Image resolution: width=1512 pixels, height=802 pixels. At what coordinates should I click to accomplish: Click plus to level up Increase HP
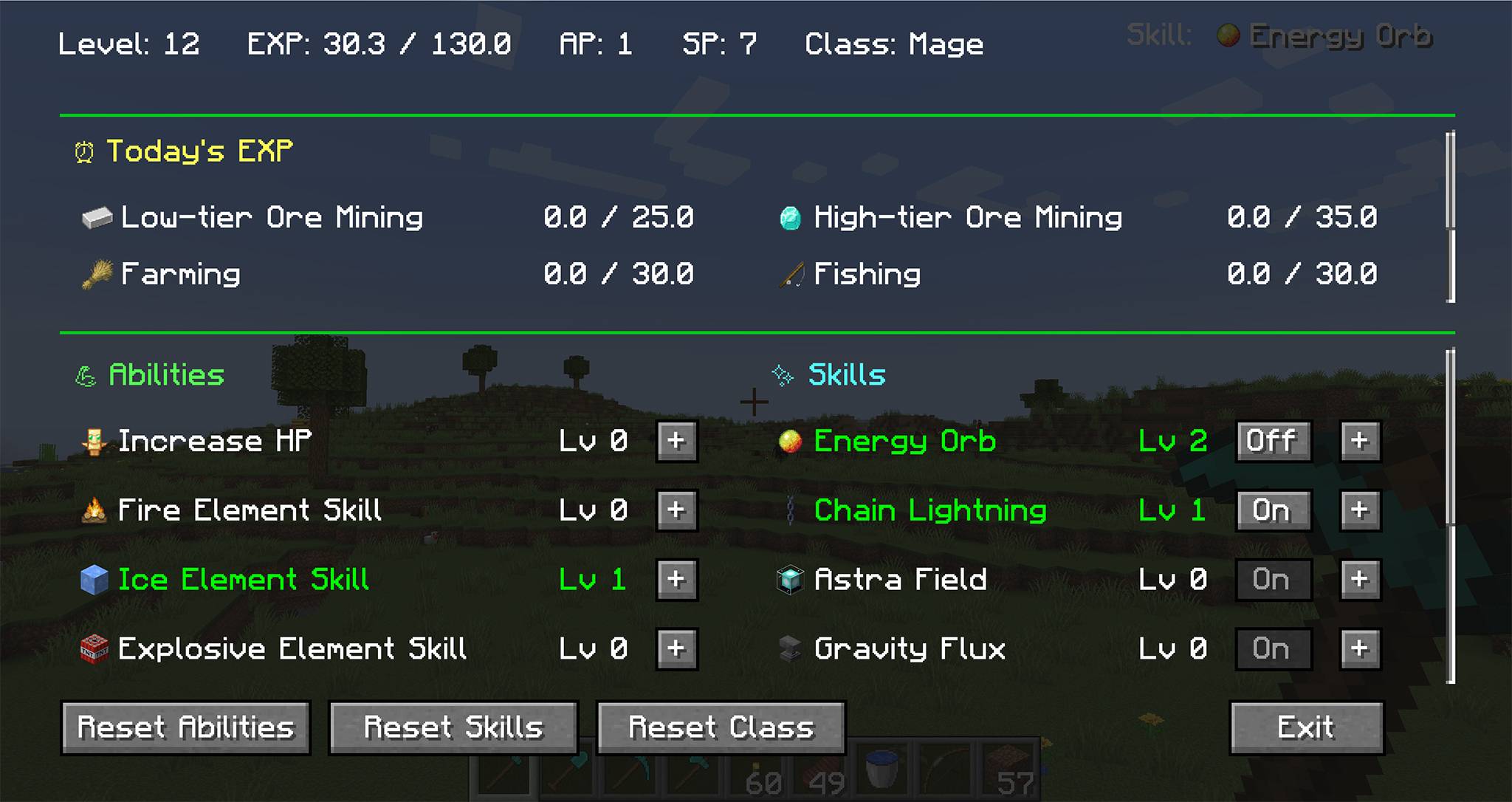tap(676, 440)
